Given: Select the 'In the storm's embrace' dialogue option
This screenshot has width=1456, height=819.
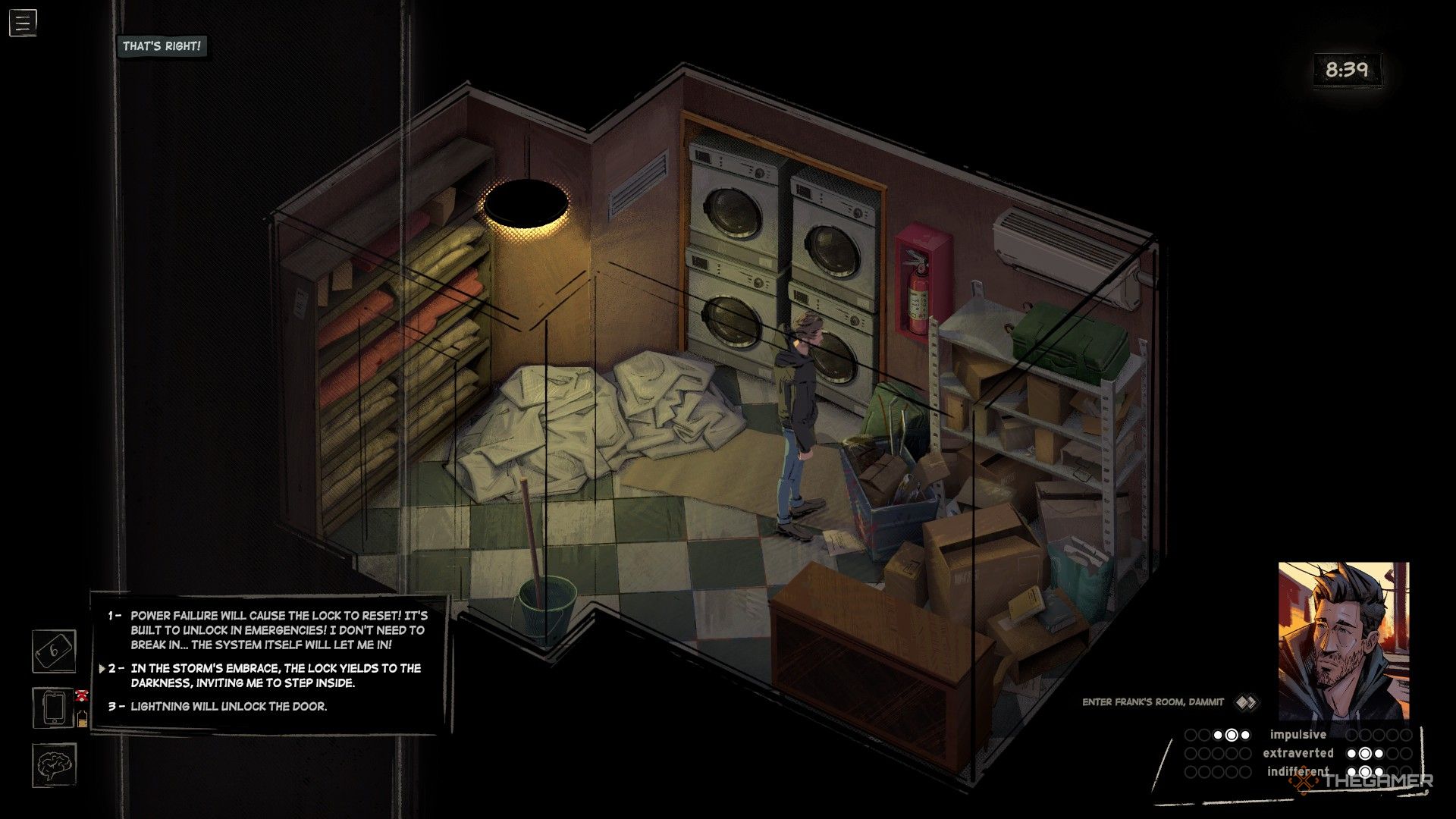Looking at the screenshot, I should [x=275, y=675].
